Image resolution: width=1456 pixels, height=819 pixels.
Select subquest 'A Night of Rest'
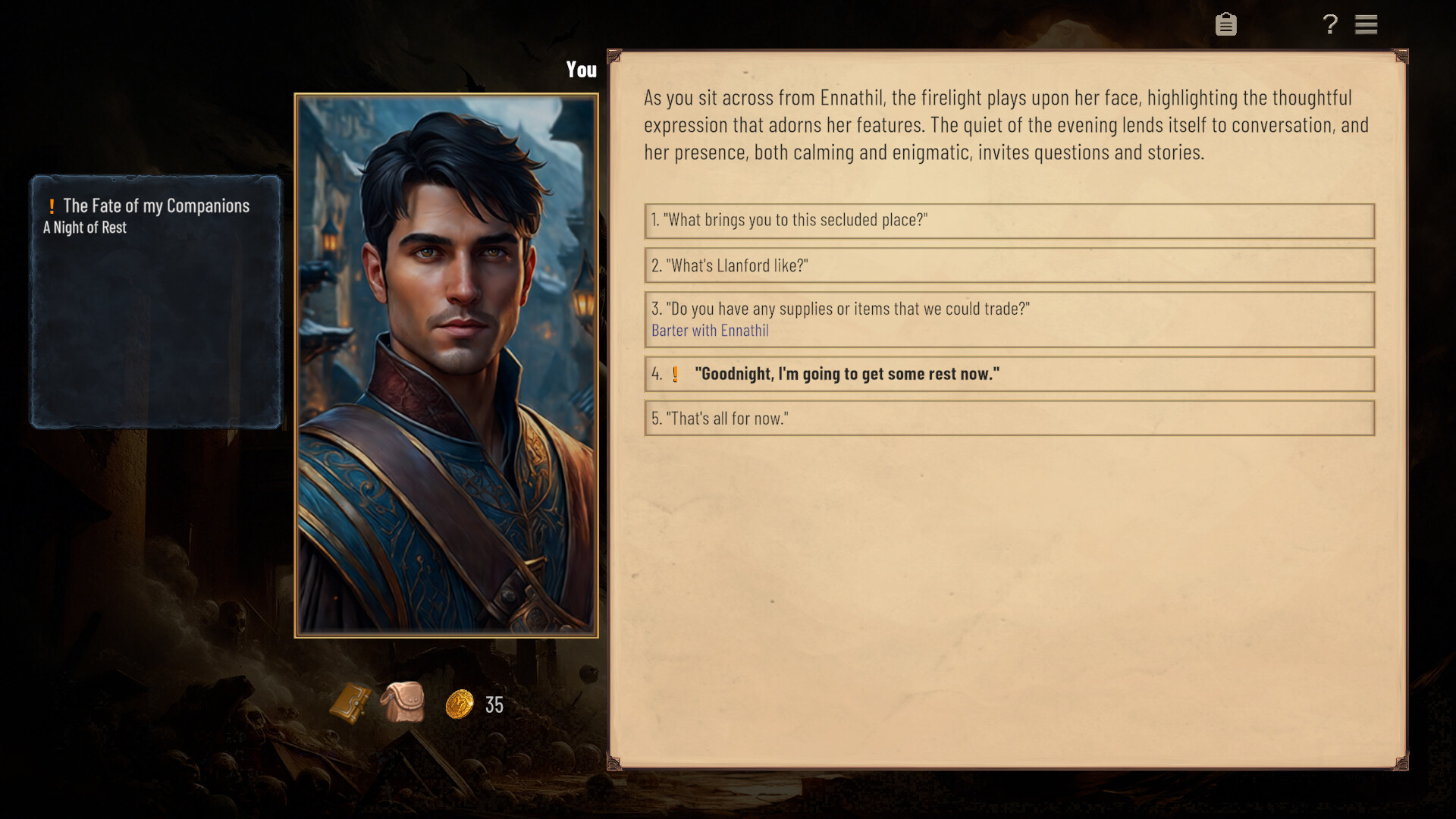click(84, 227)
